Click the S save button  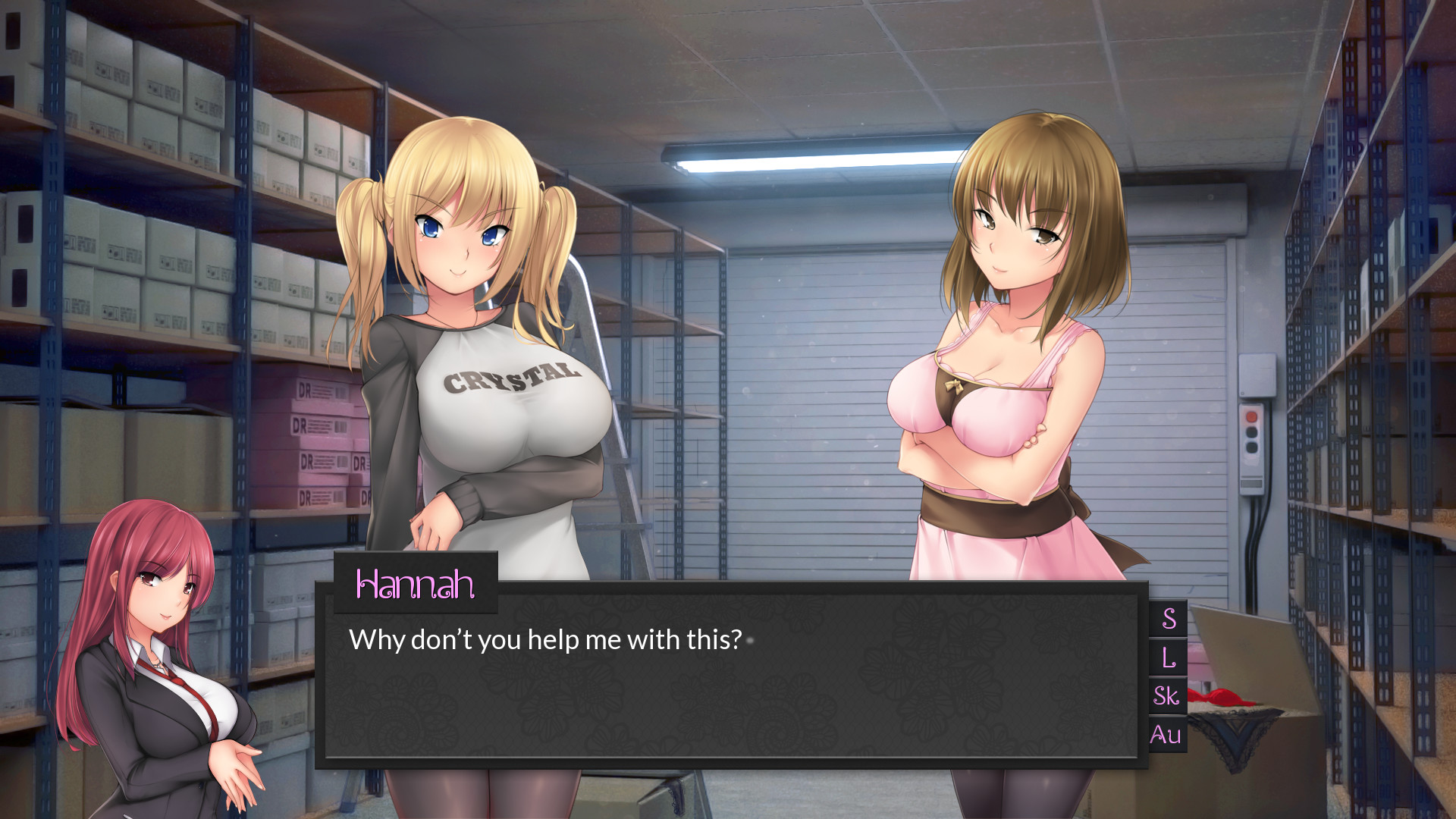(1168, 619)
